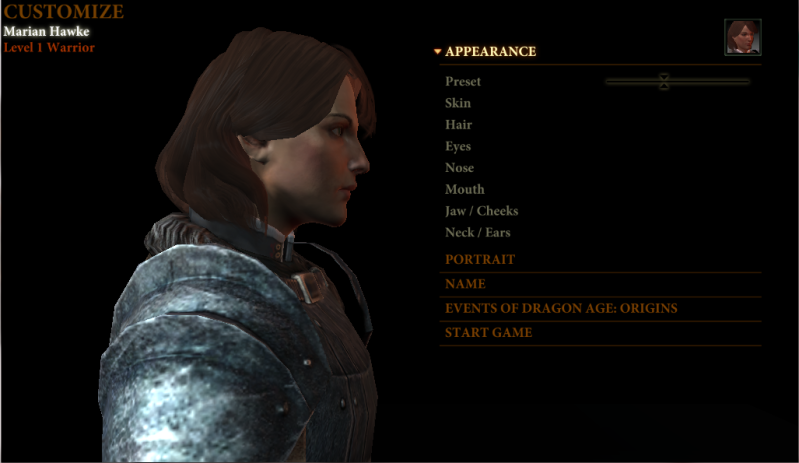Open Jaw / Cheeks options
This screenshot has height=463, width=799.
point(481,211)
